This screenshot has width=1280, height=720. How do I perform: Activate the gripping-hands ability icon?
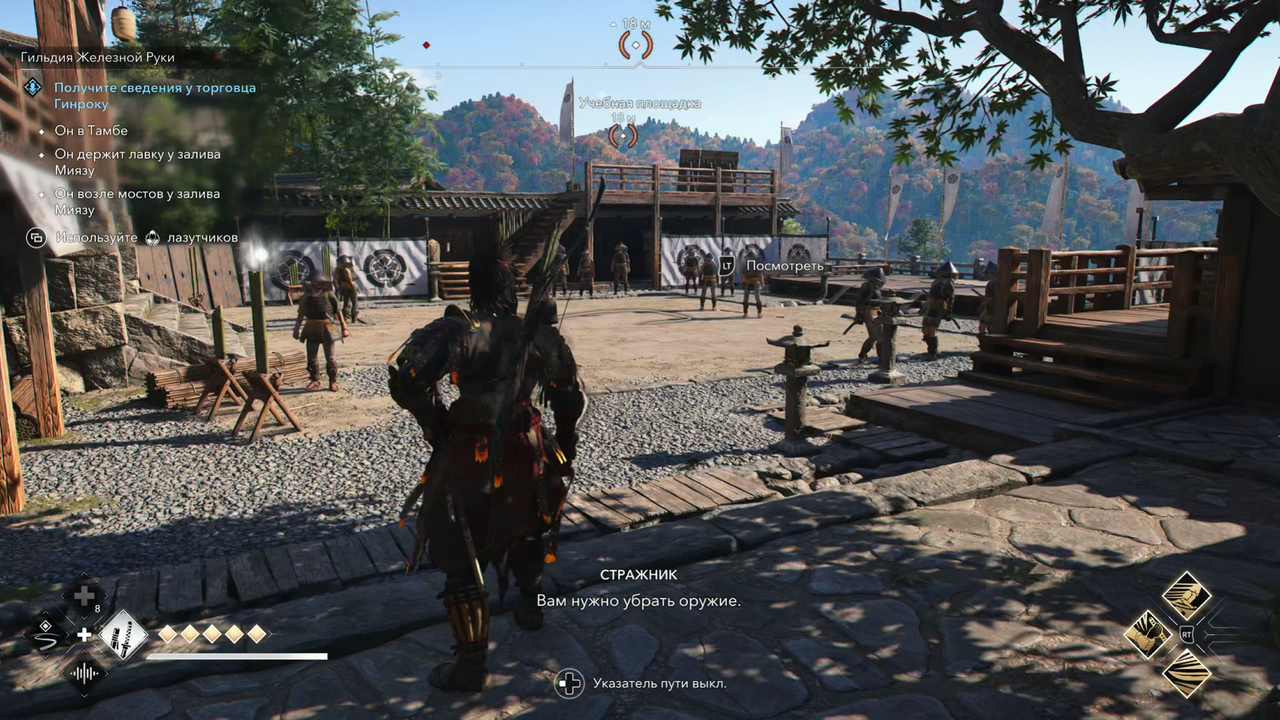[x=1148, y=634]
